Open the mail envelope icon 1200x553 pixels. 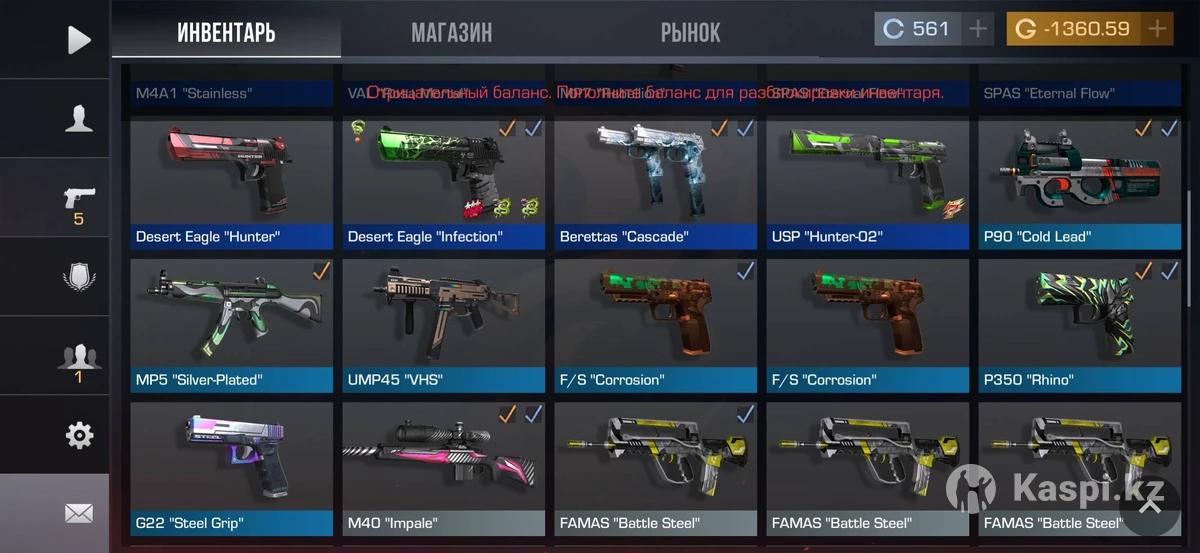pos(78,513)
